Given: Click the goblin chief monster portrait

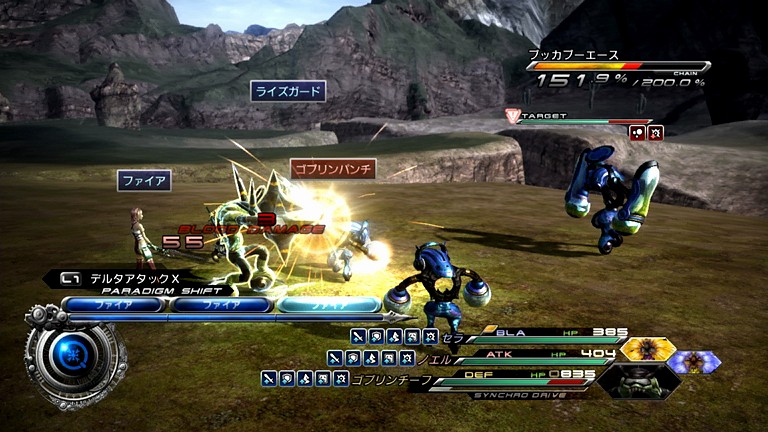Looking at the screenshot, I should (x=640, y=380).
